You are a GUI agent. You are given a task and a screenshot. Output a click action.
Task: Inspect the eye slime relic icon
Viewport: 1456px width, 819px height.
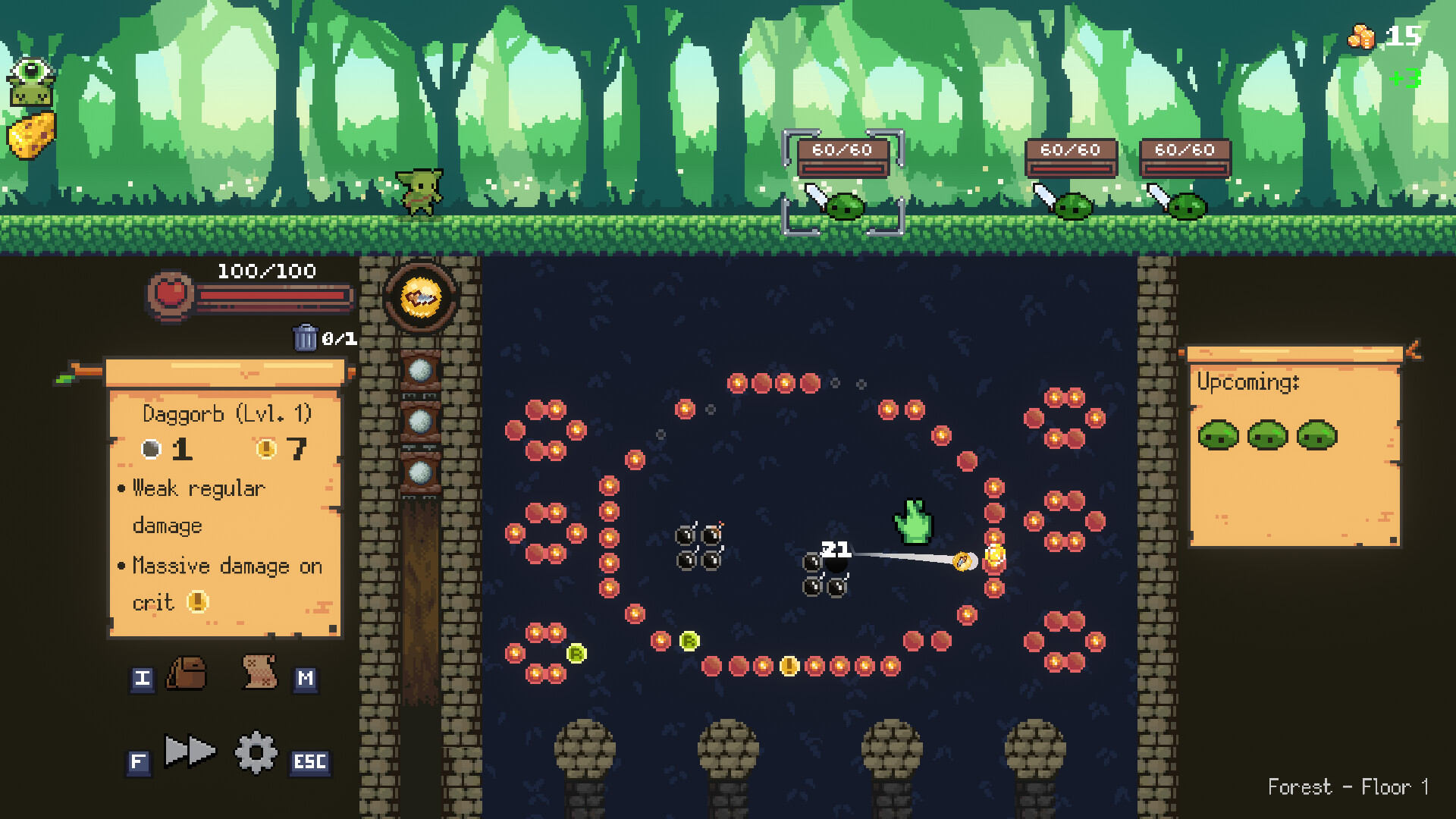pyautogui.click(x=31, y=83)
